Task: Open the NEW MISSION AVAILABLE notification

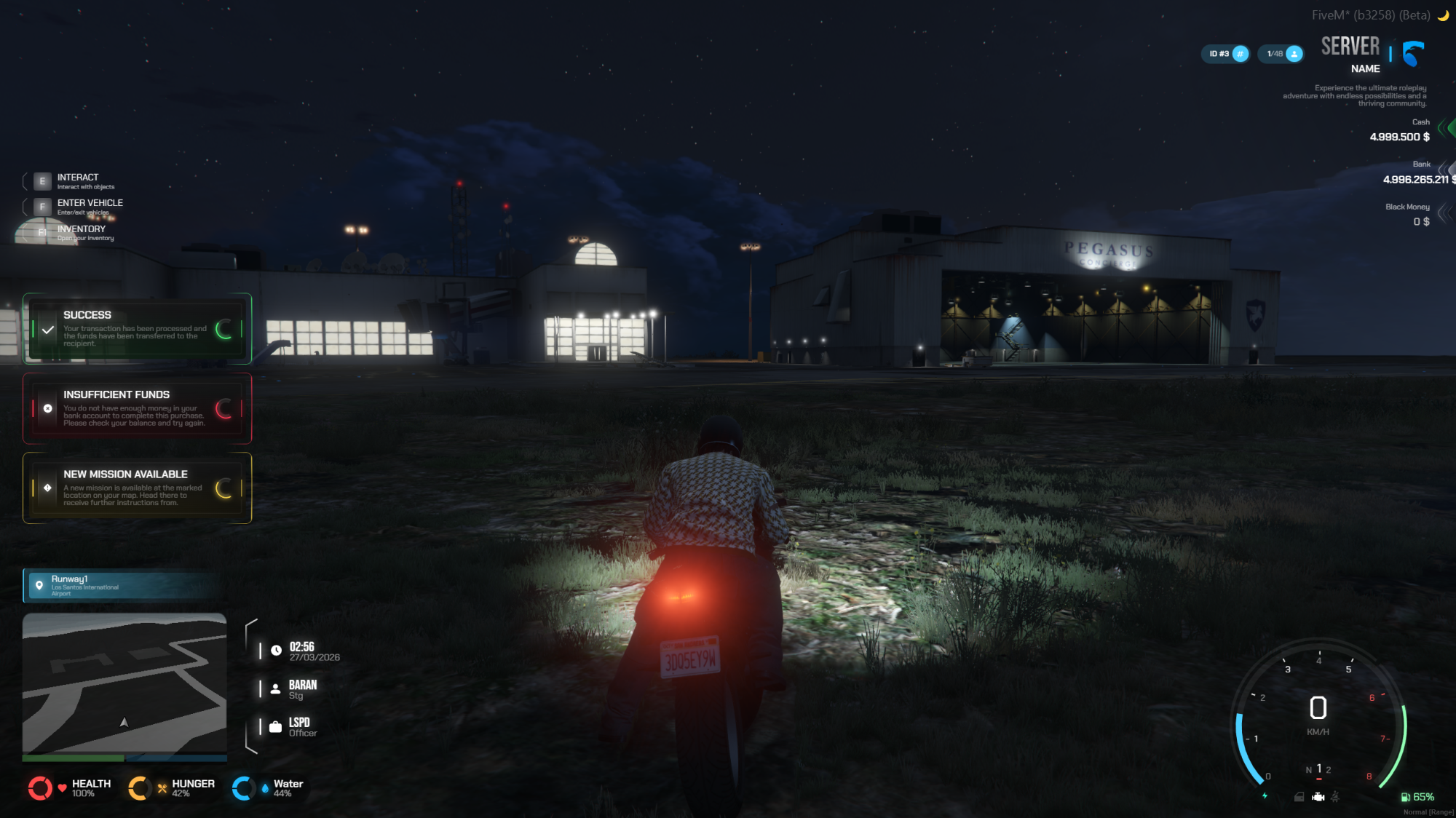Action: tap(137, 488)
